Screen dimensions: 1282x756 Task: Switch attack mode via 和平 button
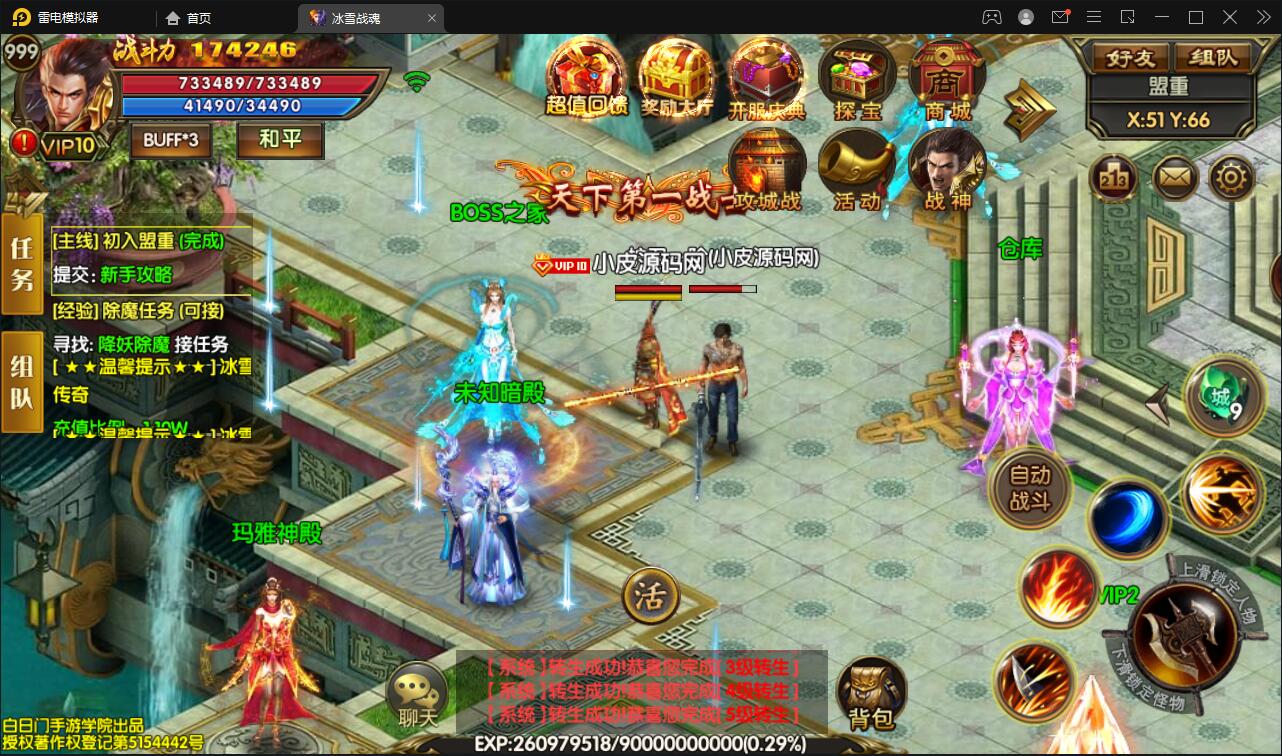[x=281, y=141]
